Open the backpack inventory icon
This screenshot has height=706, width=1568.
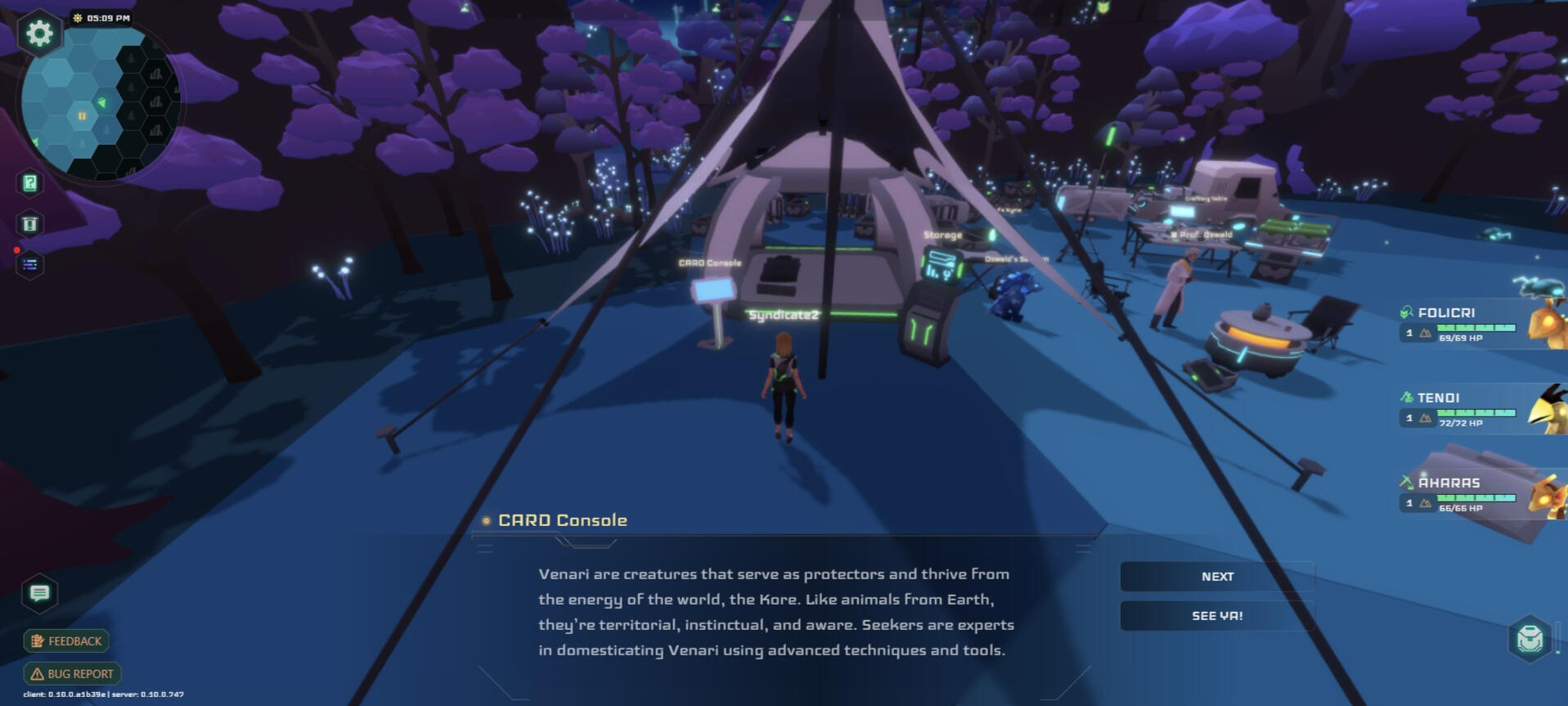[1530, 638]
